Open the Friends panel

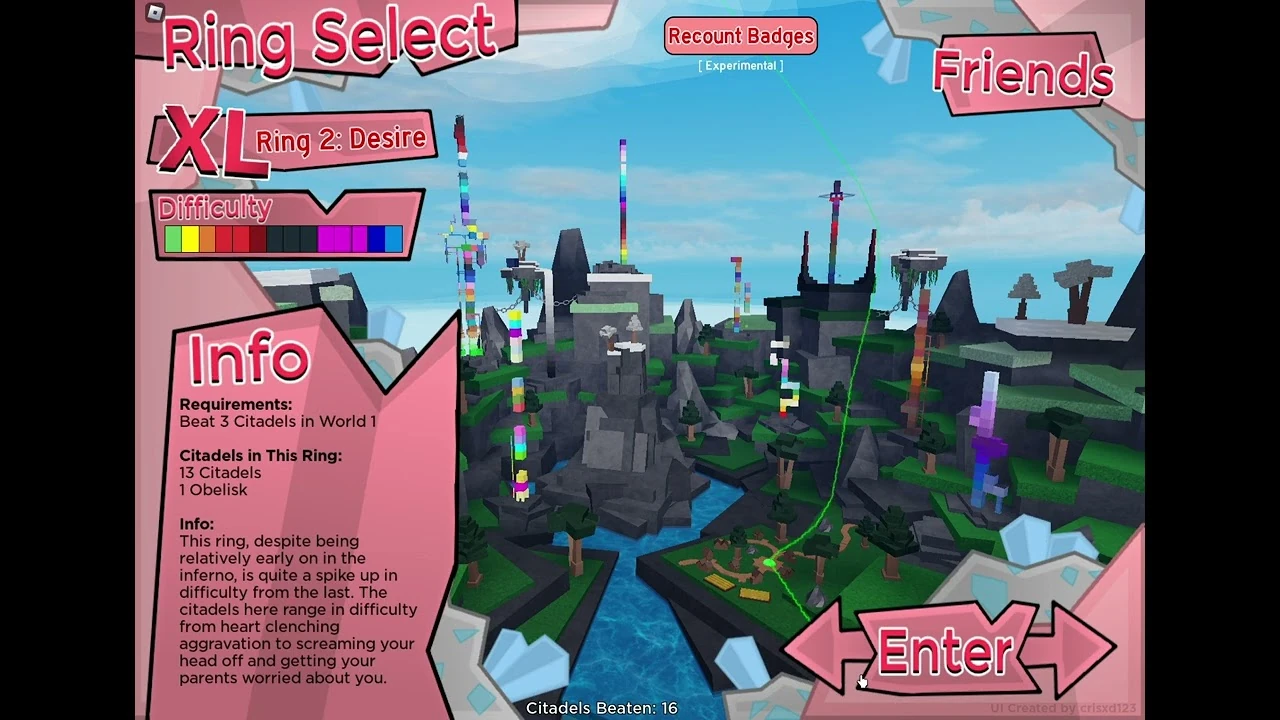pyautogui.click(x=1021, y=75)
